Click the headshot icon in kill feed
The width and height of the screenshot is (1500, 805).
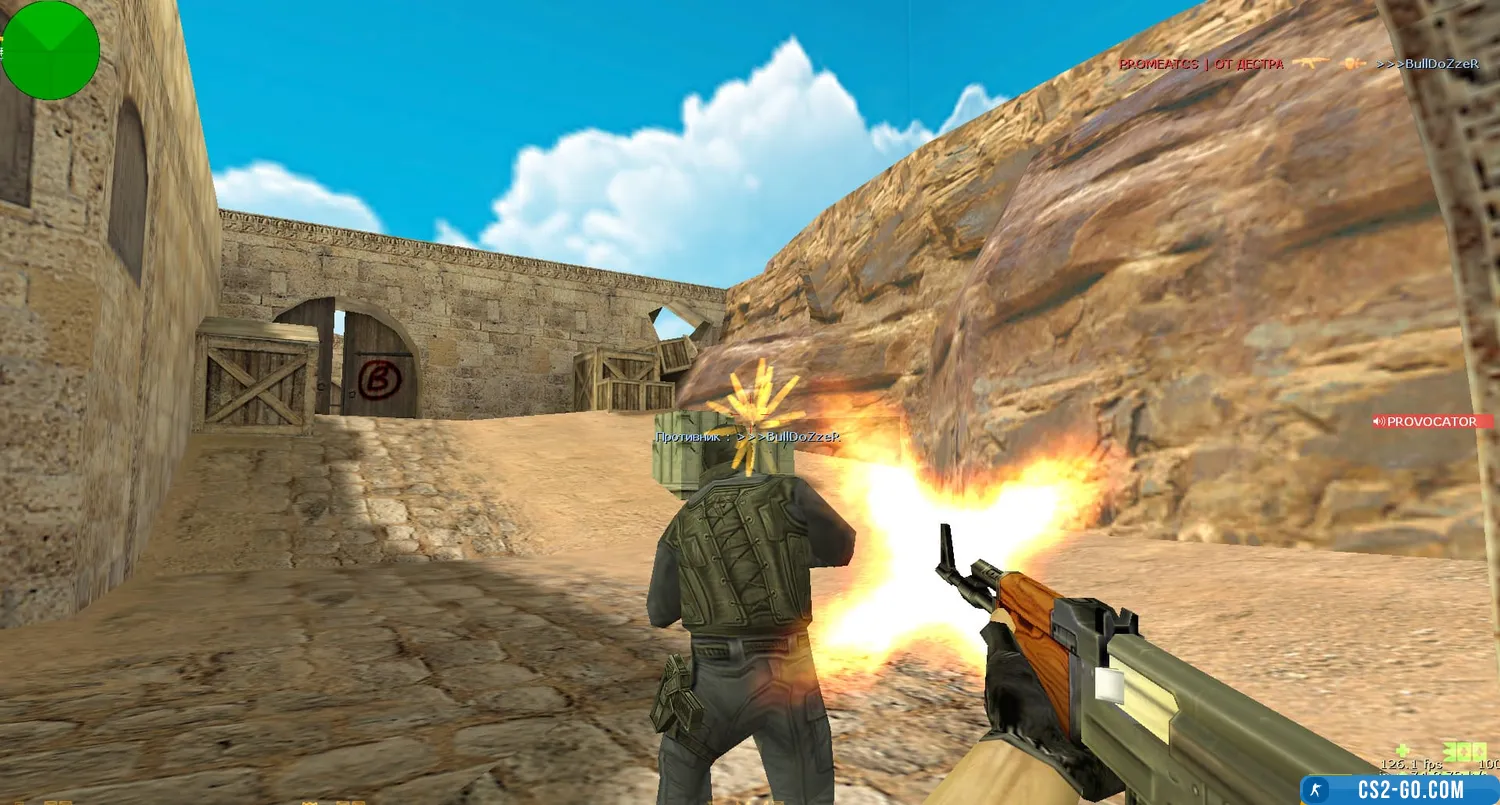(1354, 64)
